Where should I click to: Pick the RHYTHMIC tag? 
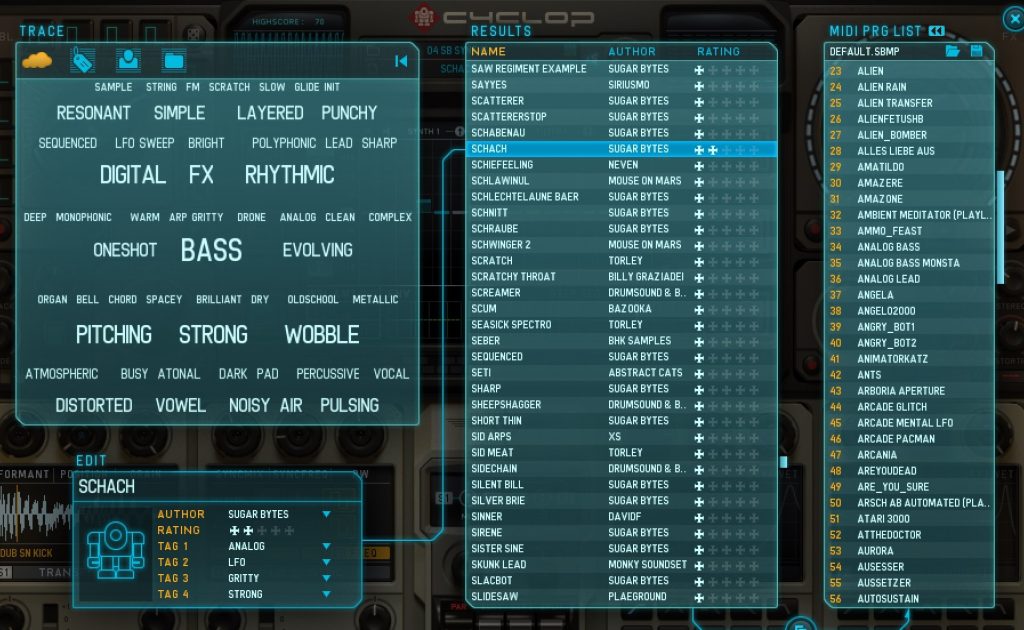[x=289, y=175]
